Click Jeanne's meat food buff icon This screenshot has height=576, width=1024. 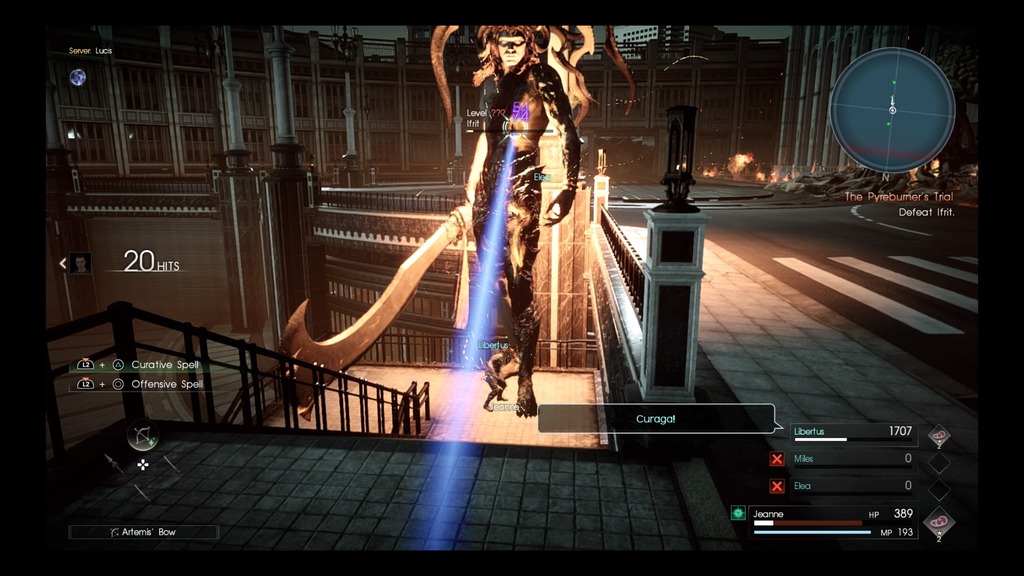(939, 522)
